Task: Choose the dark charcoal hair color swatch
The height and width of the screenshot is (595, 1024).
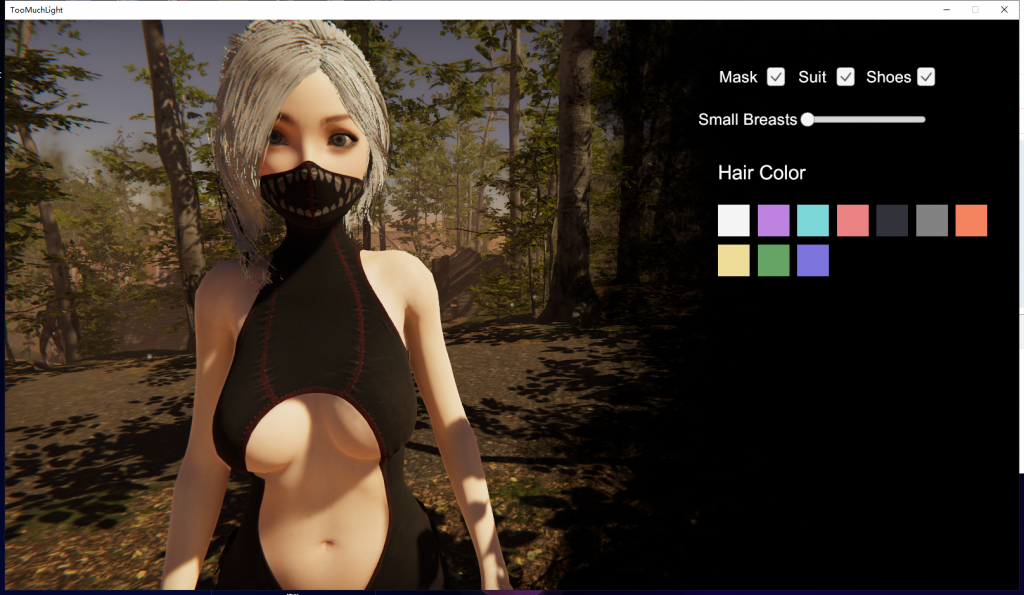Action: [892, 220]
